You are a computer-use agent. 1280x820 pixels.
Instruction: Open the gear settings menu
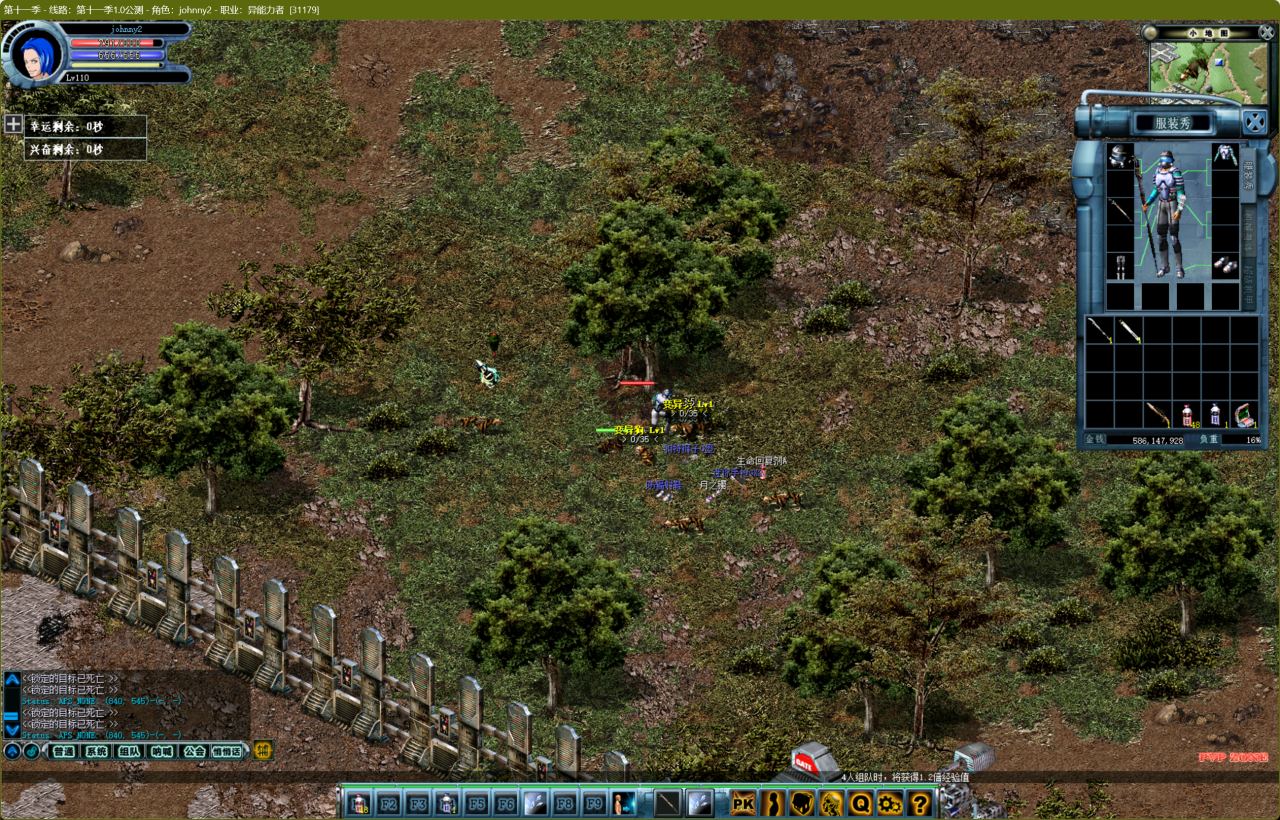click(890, 802)
